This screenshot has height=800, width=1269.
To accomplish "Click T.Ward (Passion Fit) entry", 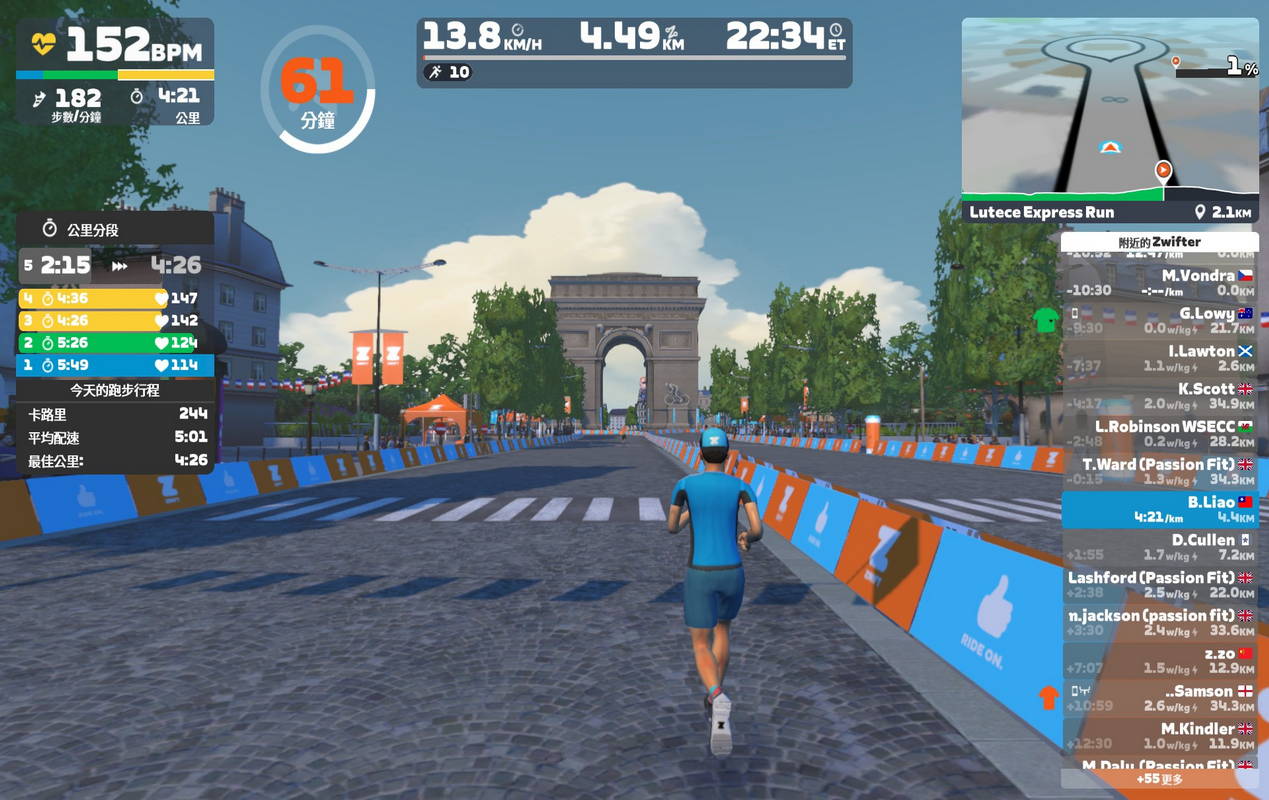I will coord(1159,472).
